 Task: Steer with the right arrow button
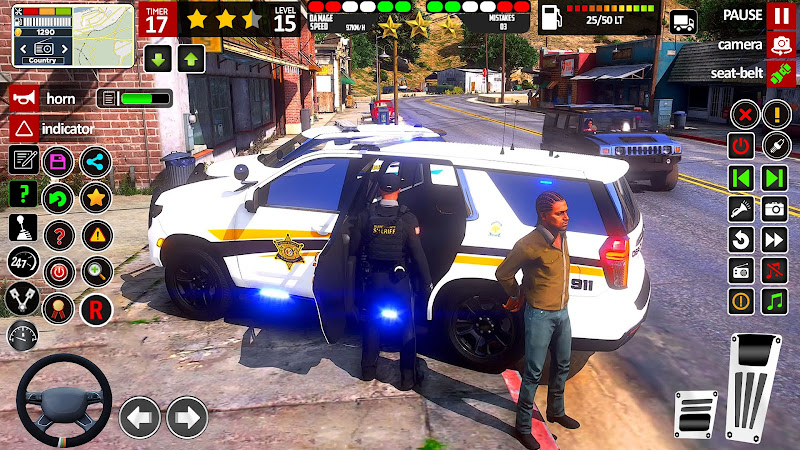[x=186, y=416]
